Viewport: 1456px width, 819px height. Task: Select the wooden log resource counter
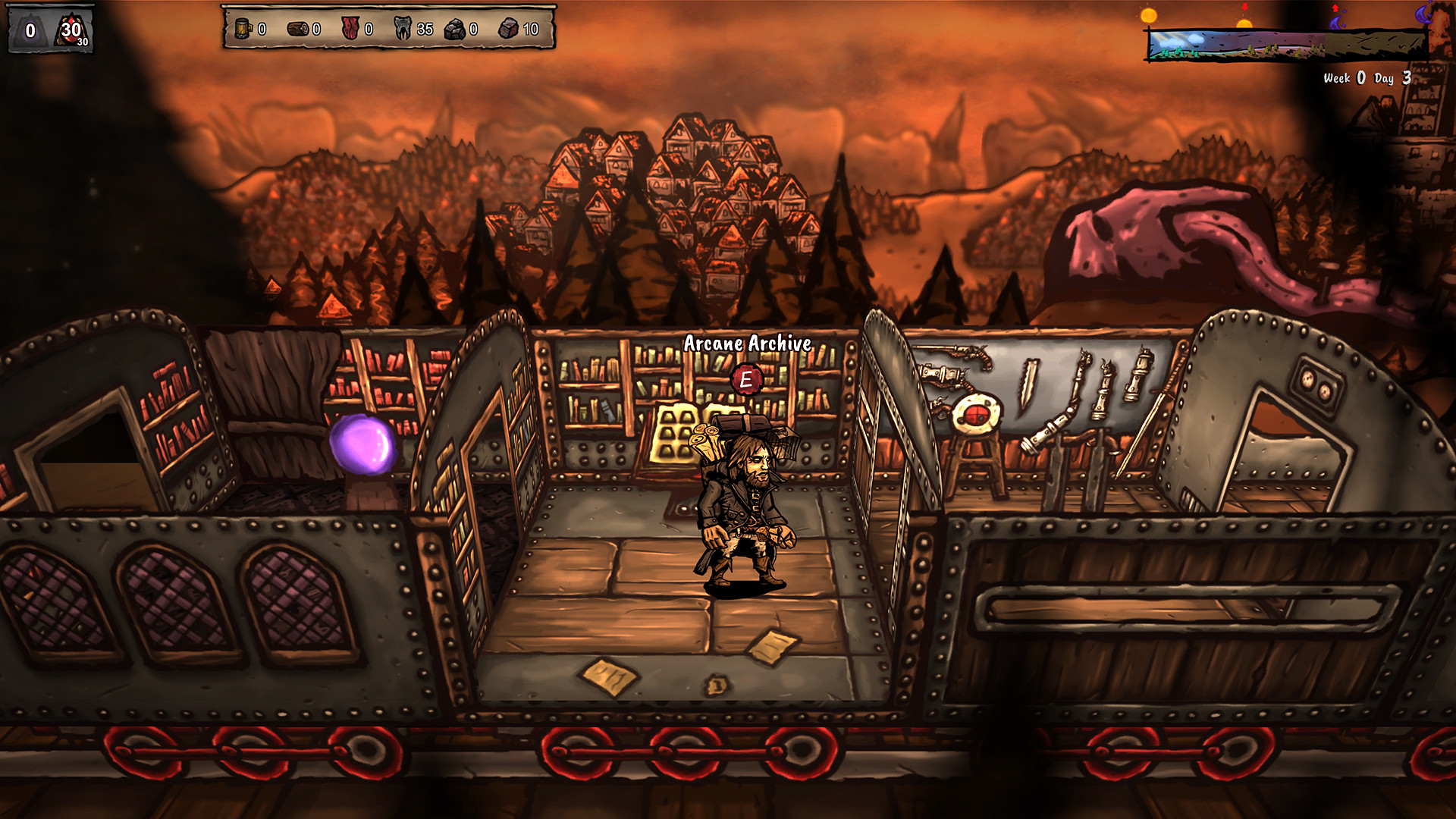(297, 29)
